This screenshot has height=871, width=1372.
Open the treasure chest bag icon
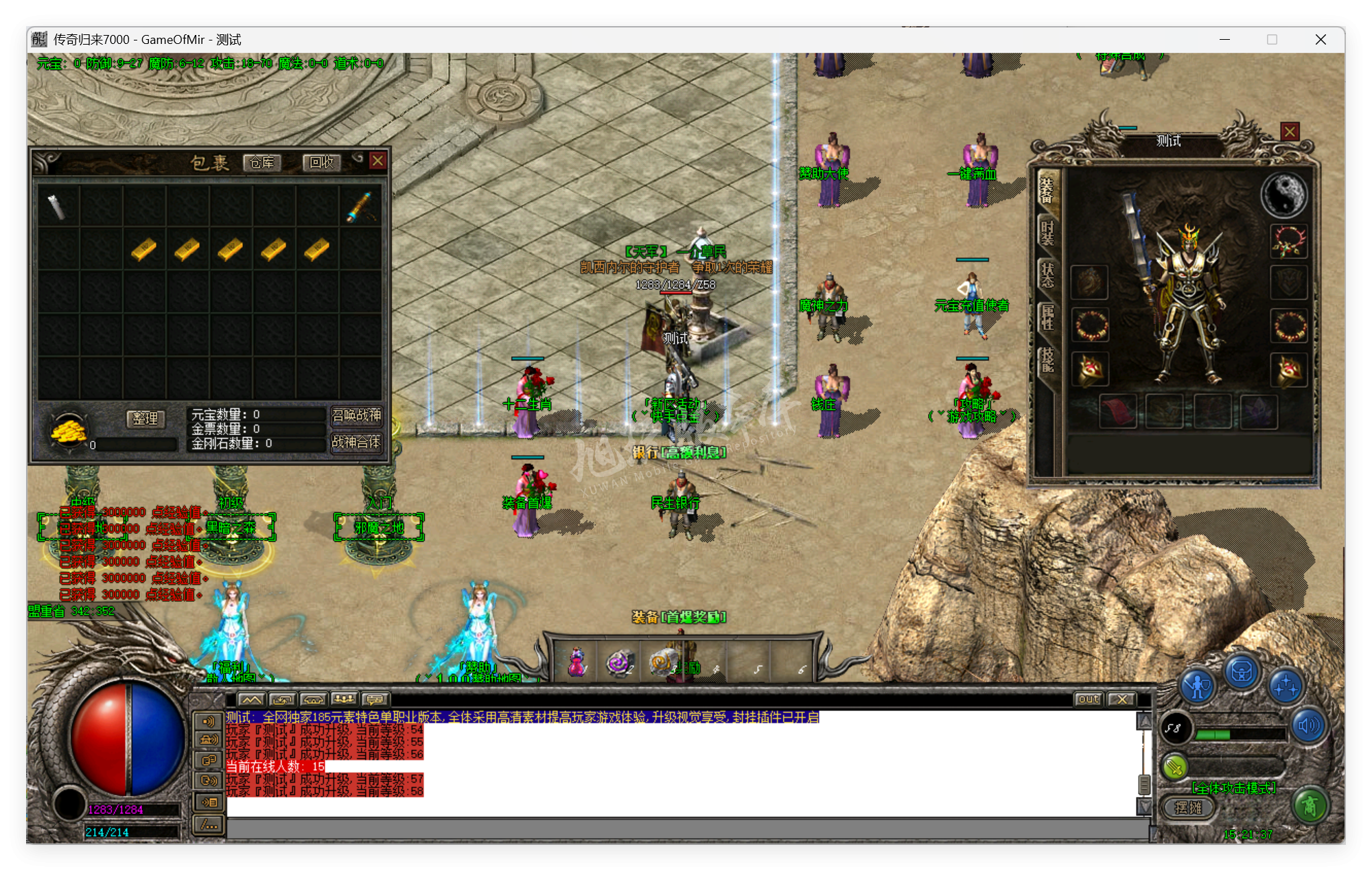point(1242,673)
